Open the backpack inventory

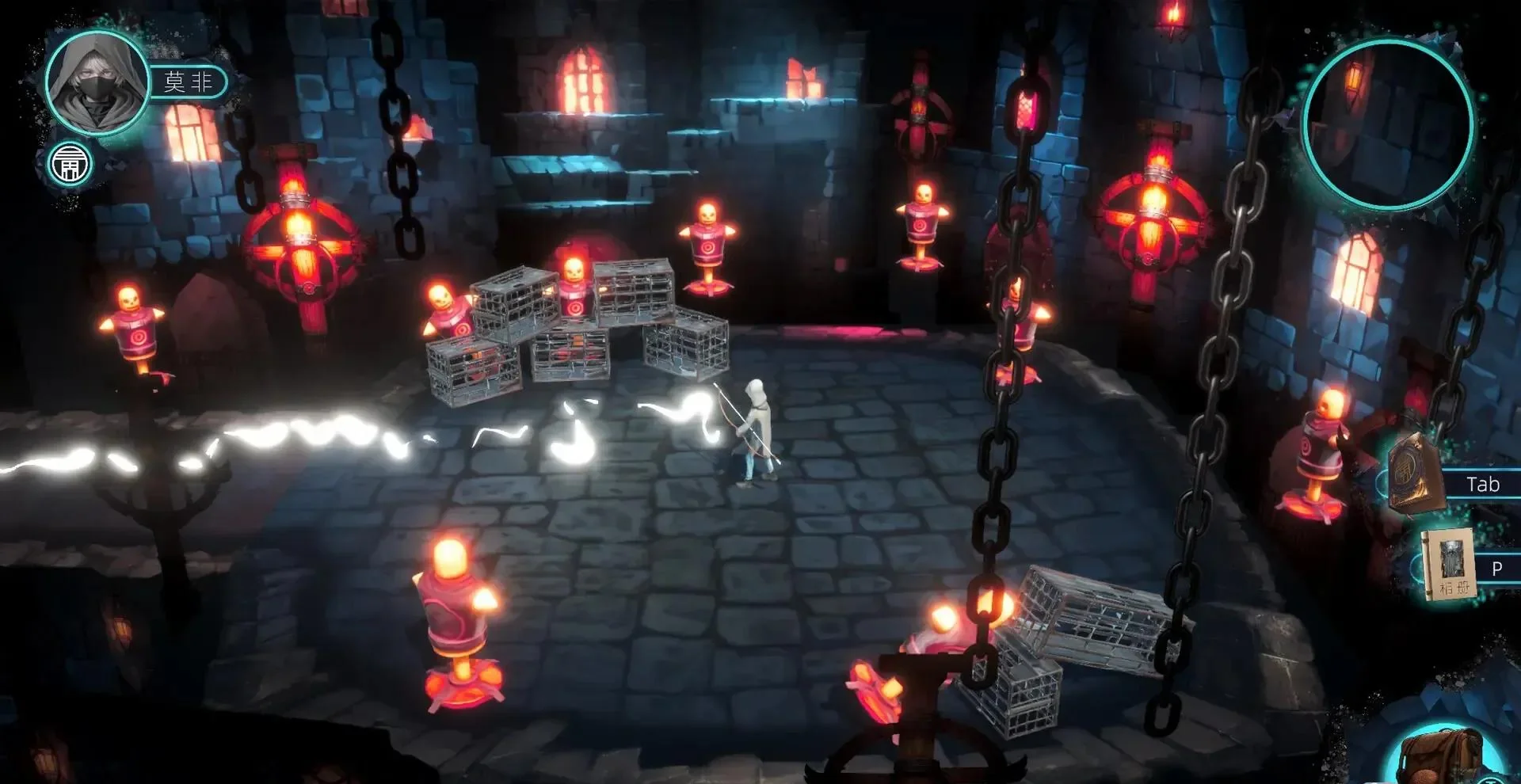pos(1440,756)
